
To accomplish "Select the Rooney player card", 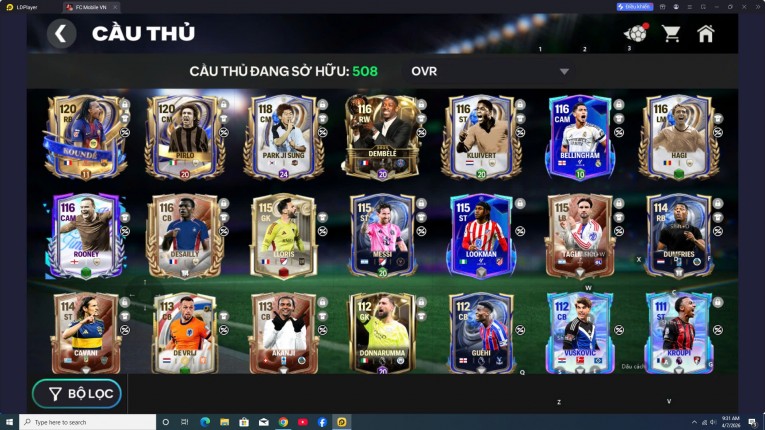I will click(84, 236).
